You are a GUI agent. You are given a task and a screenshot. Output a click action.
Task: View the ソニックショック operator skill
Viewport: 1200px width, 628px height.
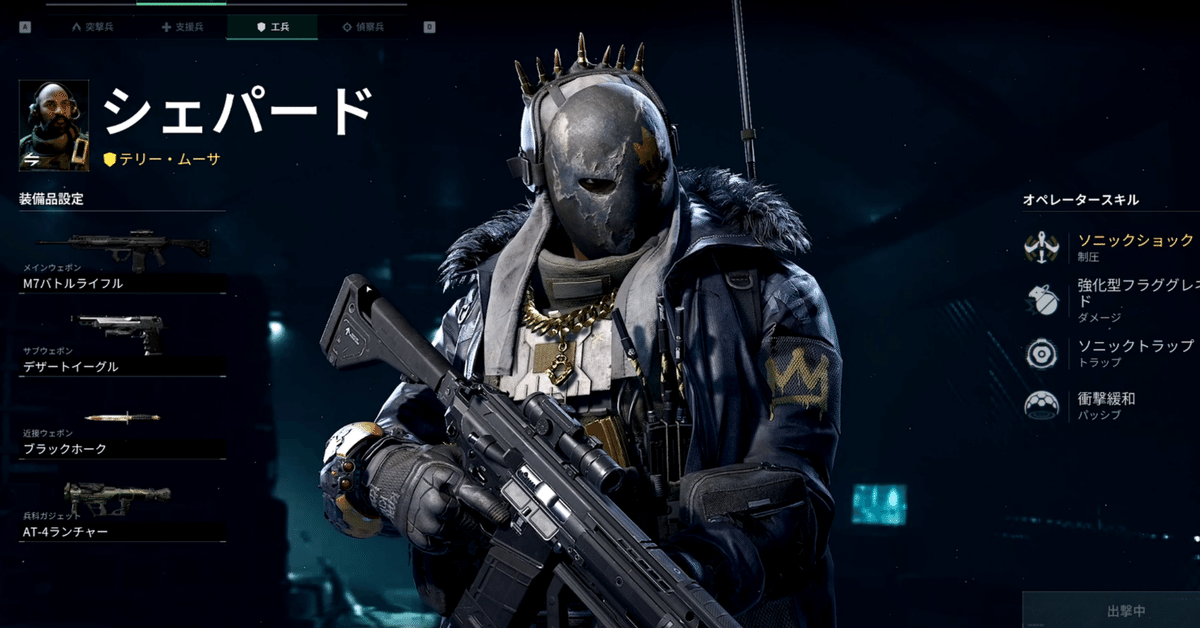pos(1110,246)
